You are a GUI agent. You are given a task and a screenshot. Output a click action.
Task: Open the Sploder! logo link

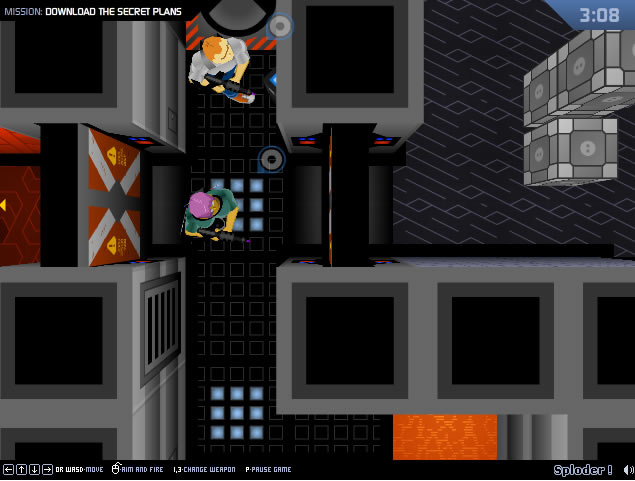coord(582,470)
